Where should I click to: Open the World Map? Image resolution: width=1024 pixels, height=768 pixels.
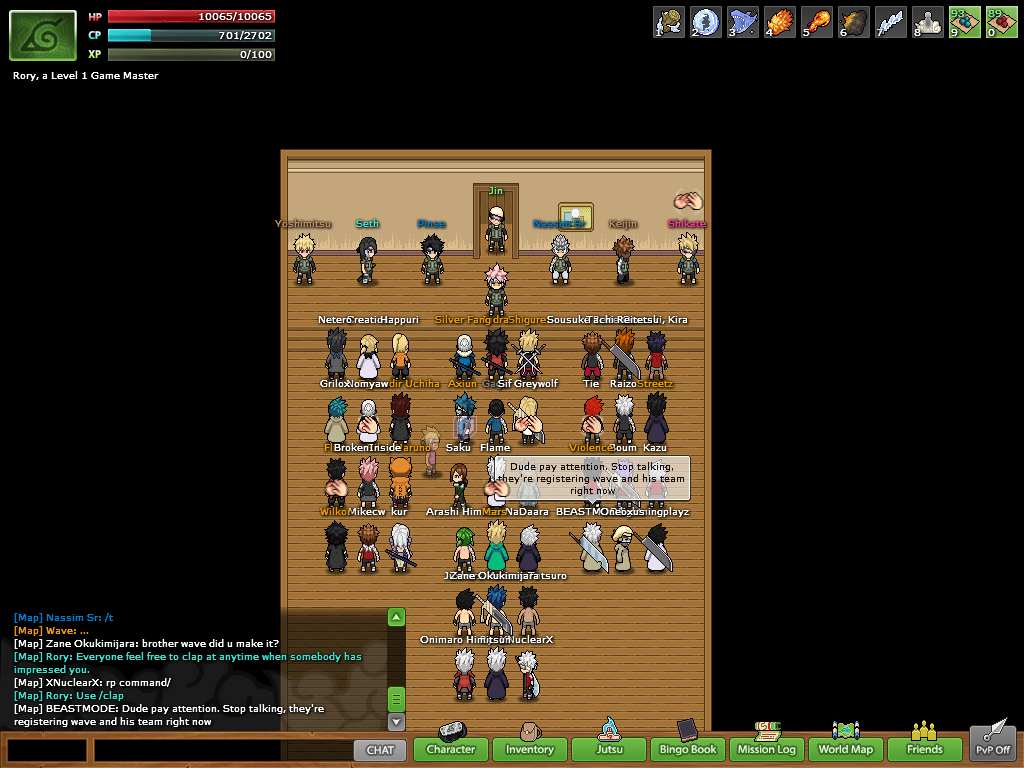(x=846, y=748)
